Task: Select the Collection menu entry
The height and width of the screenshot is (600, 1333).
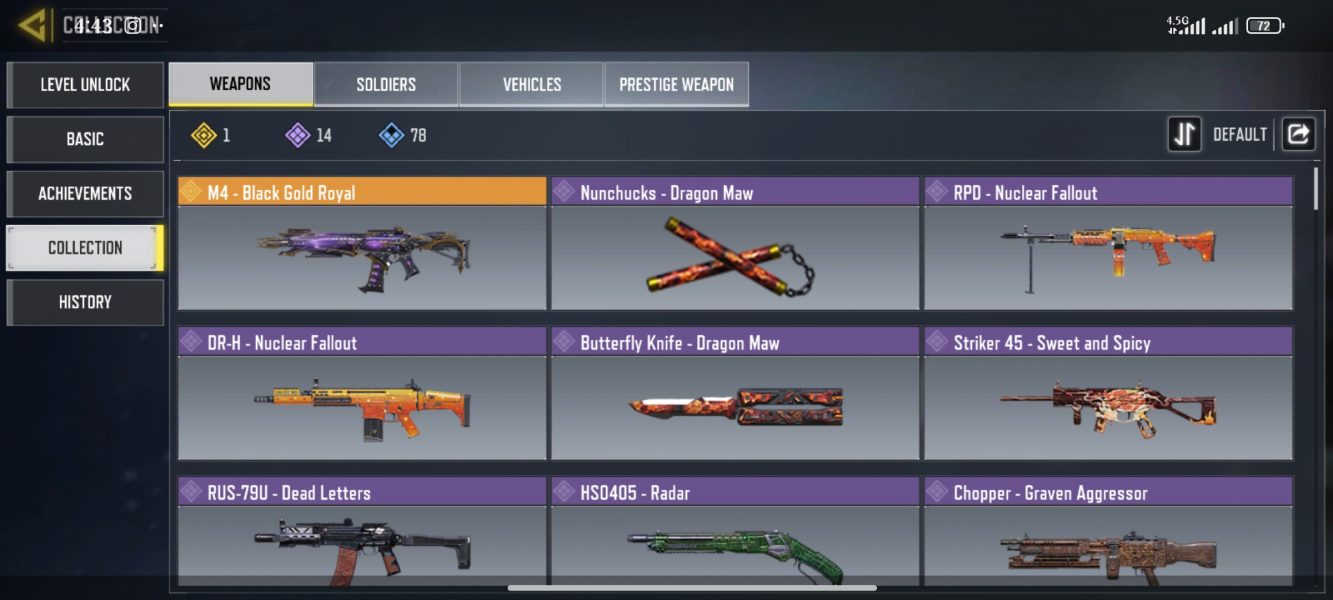Action: pos(85,247)
